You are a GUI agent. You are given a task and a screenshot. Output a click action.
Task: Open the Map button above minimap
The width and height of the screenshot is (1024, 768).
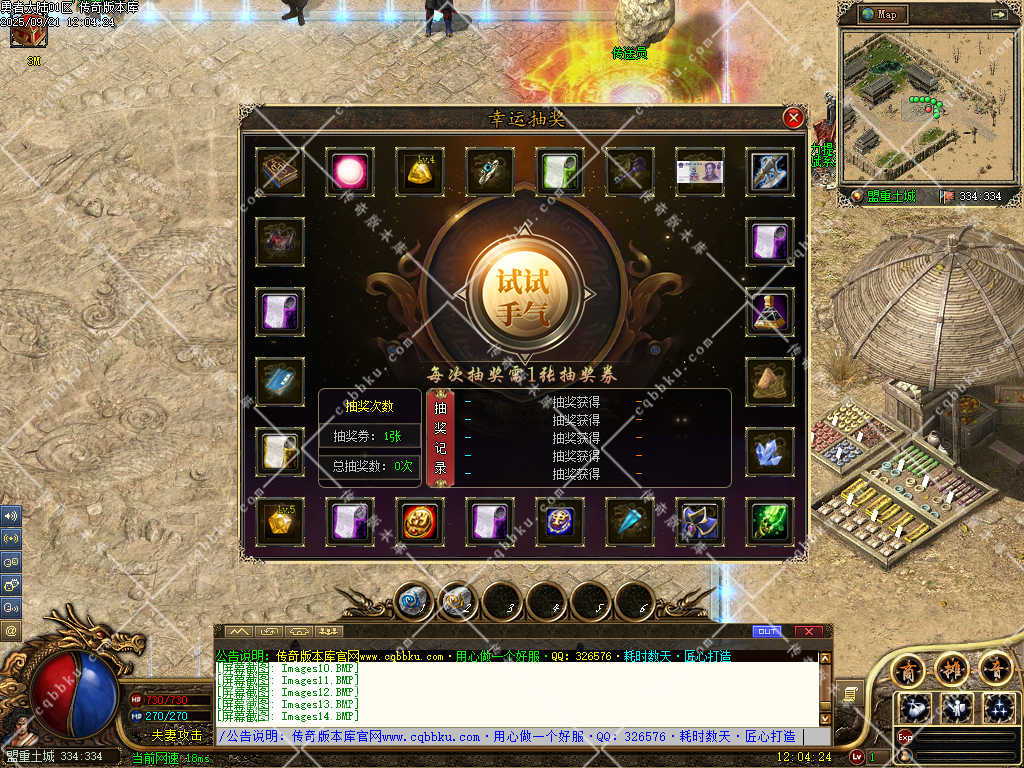tap(880, 14)
